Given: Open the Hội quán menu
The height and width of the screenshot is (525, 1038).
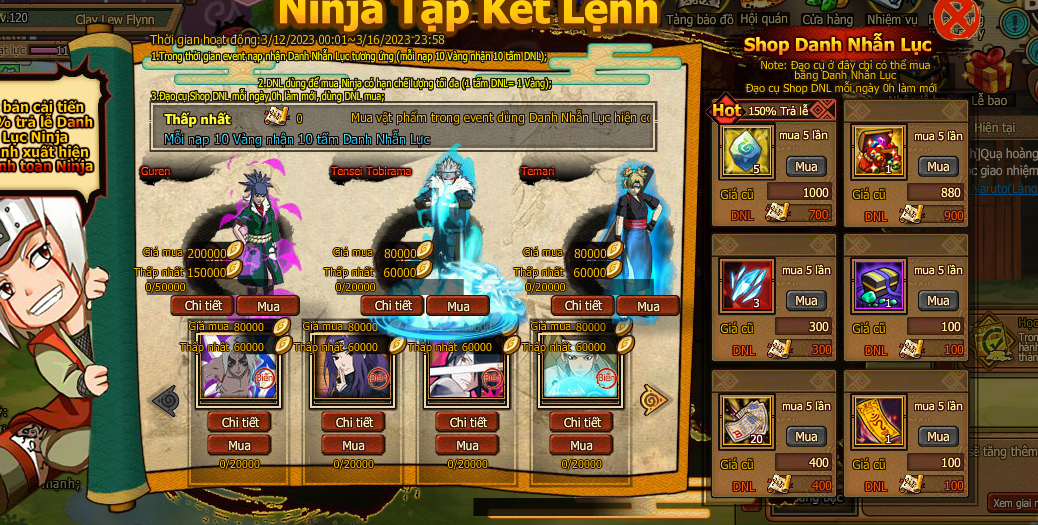Looking at the screenshot, I should [x=764, y=19].
